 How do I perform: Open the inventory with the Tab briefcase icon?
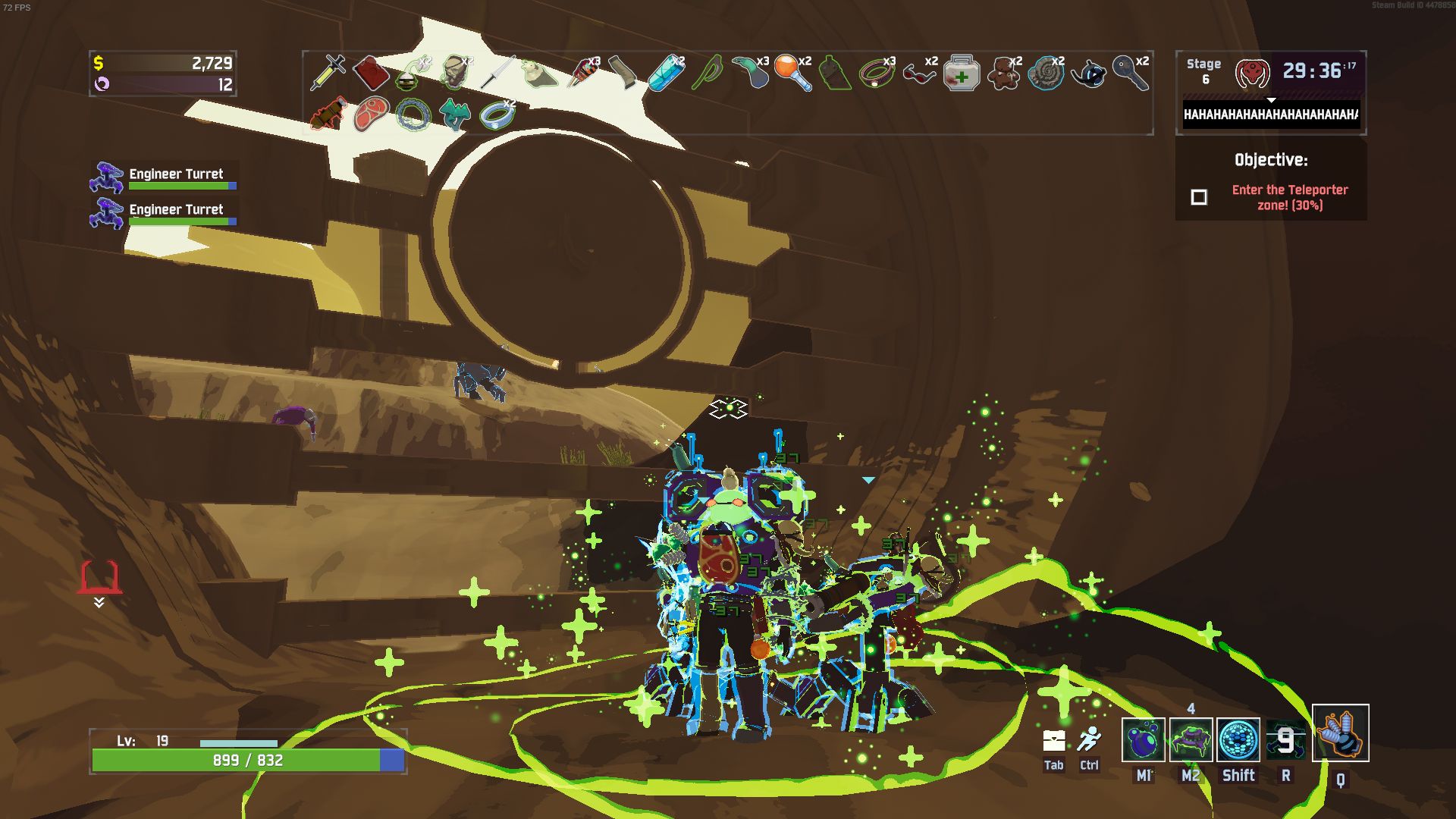[1053, 739]
